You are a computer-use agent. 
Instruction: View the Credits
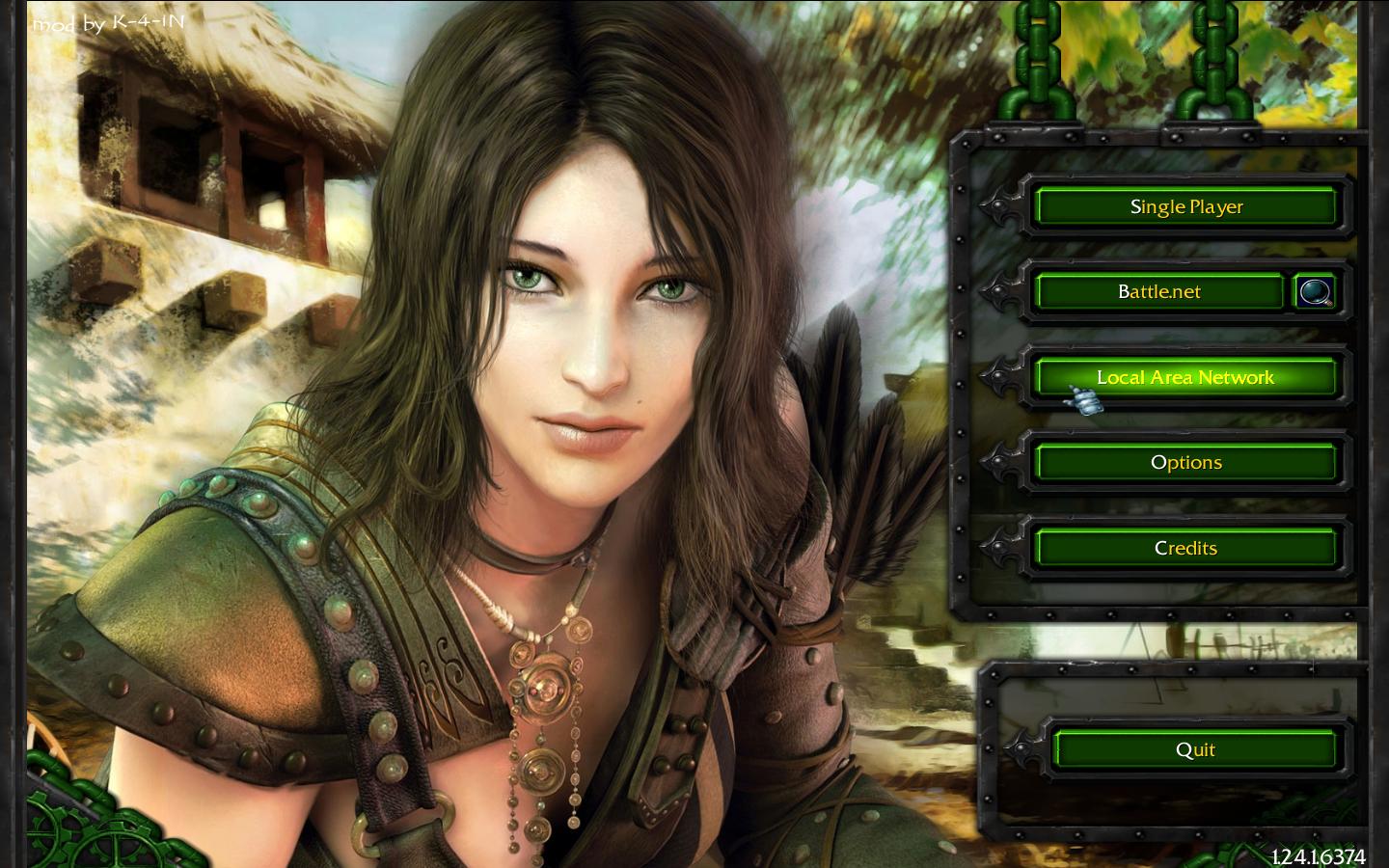[x=1185, y=548]
